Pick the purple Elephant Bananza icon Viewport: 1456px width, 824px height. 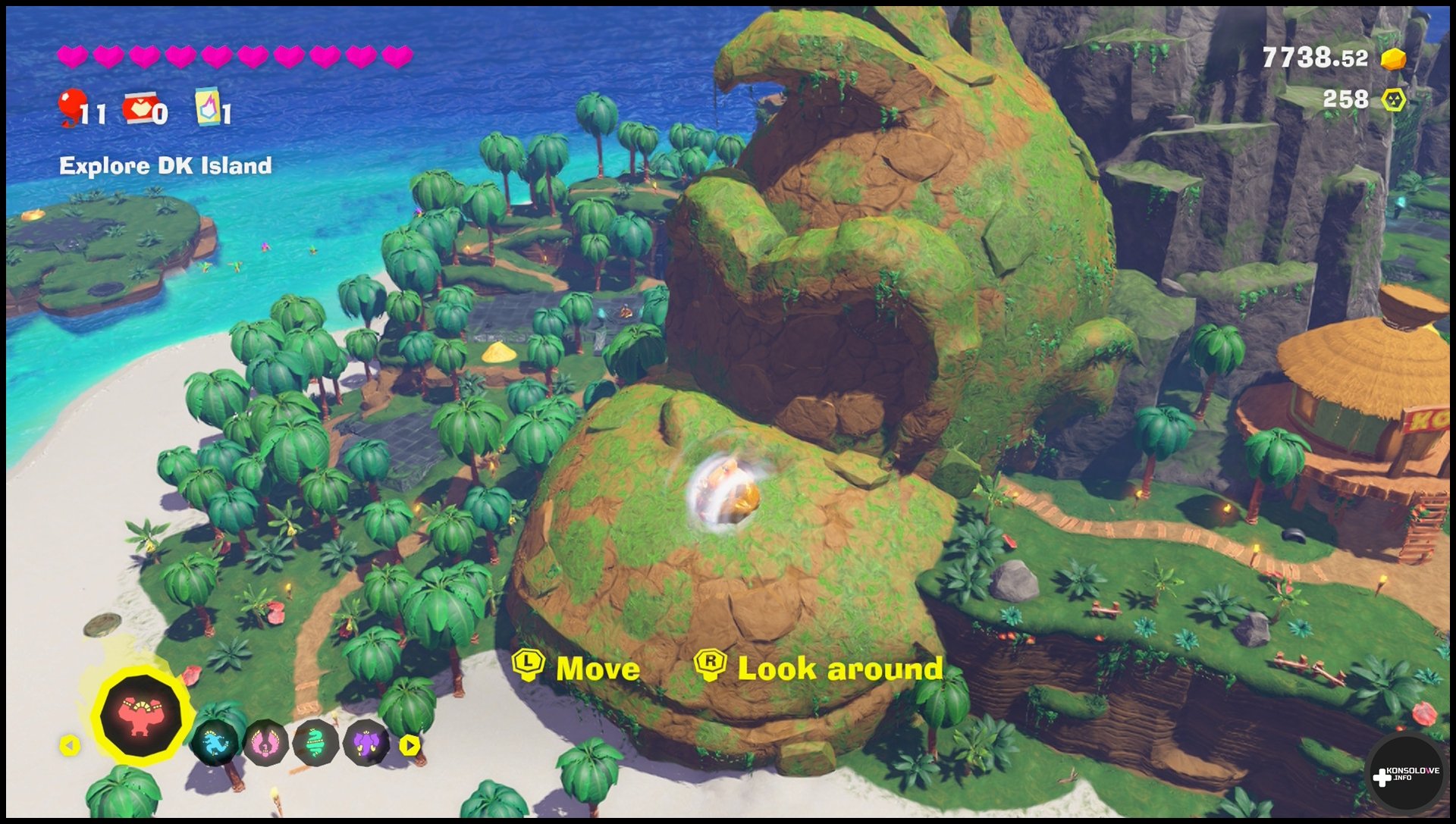coord(366,743)
